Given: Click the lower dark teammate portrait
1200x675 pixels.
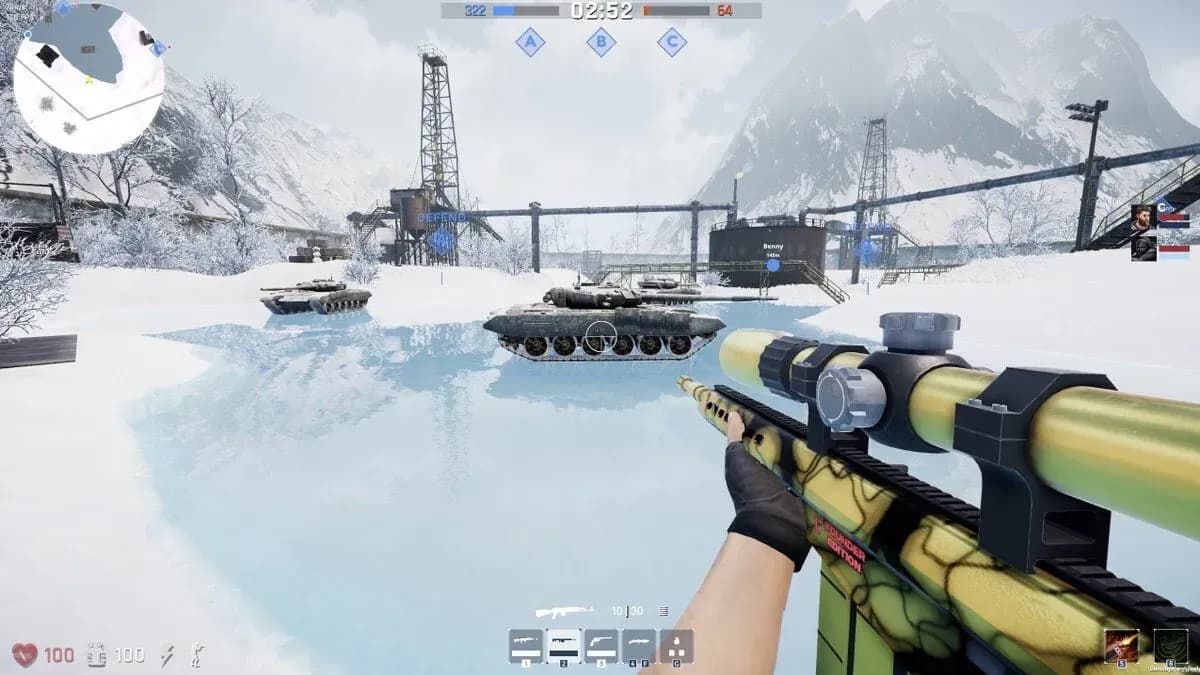Looking at the screenshot, I should click(1144, 248).
